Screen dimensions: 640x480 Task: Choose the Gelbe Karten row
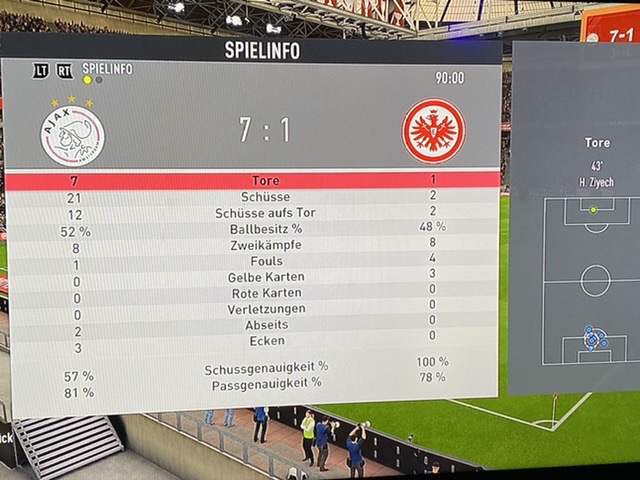252,277
